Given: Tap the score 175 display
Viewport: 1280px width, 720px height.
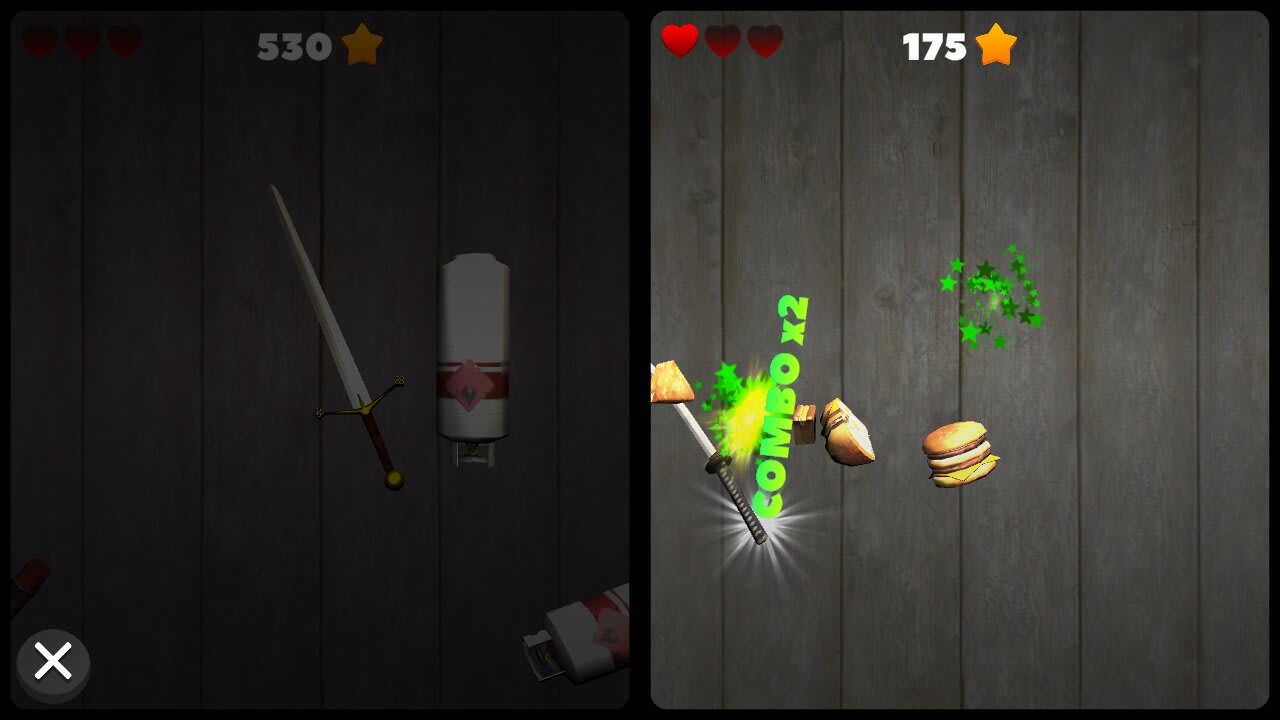Looking at the screenshot, I should (937, 44).
